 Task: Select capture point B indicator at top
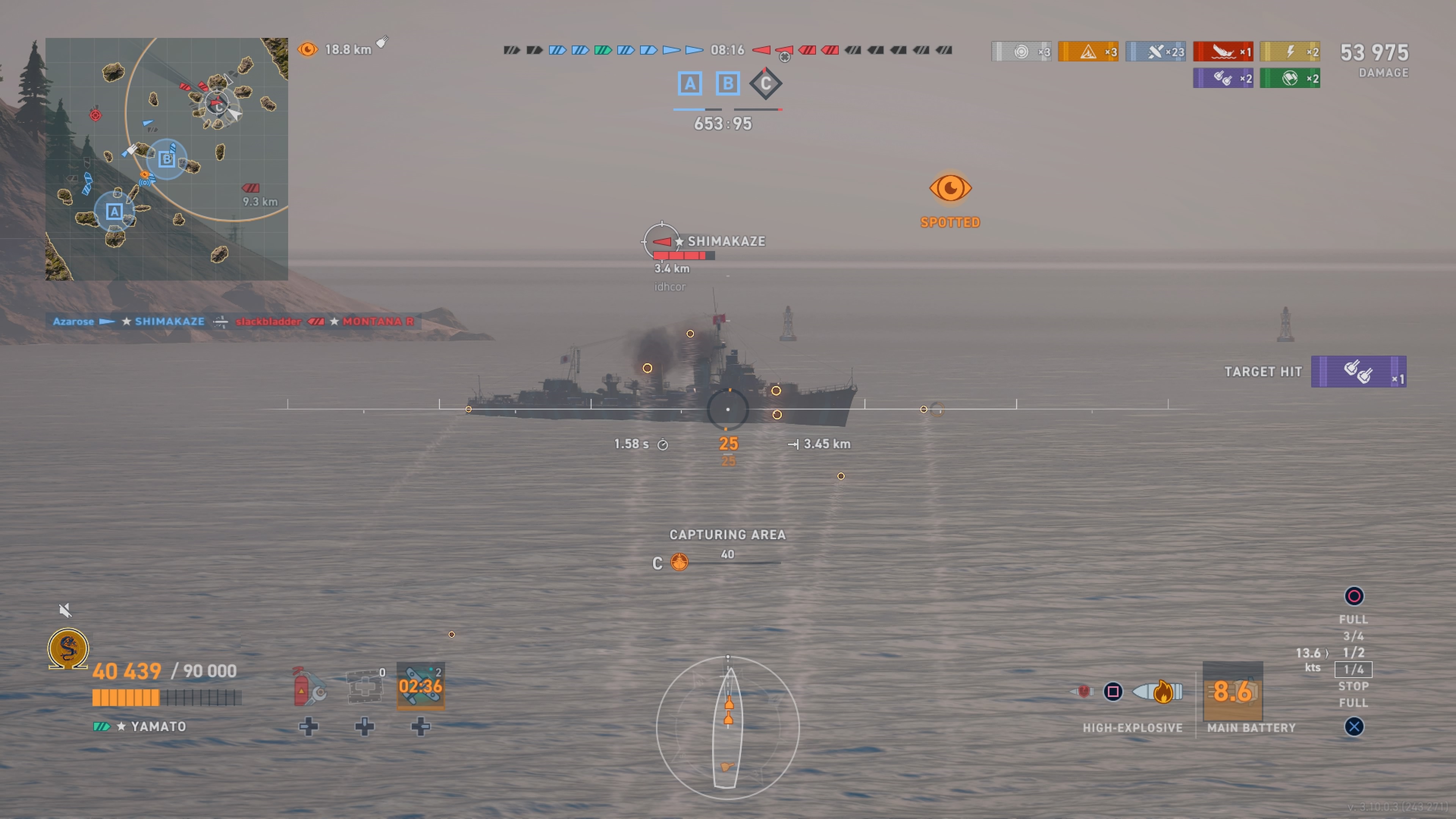click(x=728, y=84)
